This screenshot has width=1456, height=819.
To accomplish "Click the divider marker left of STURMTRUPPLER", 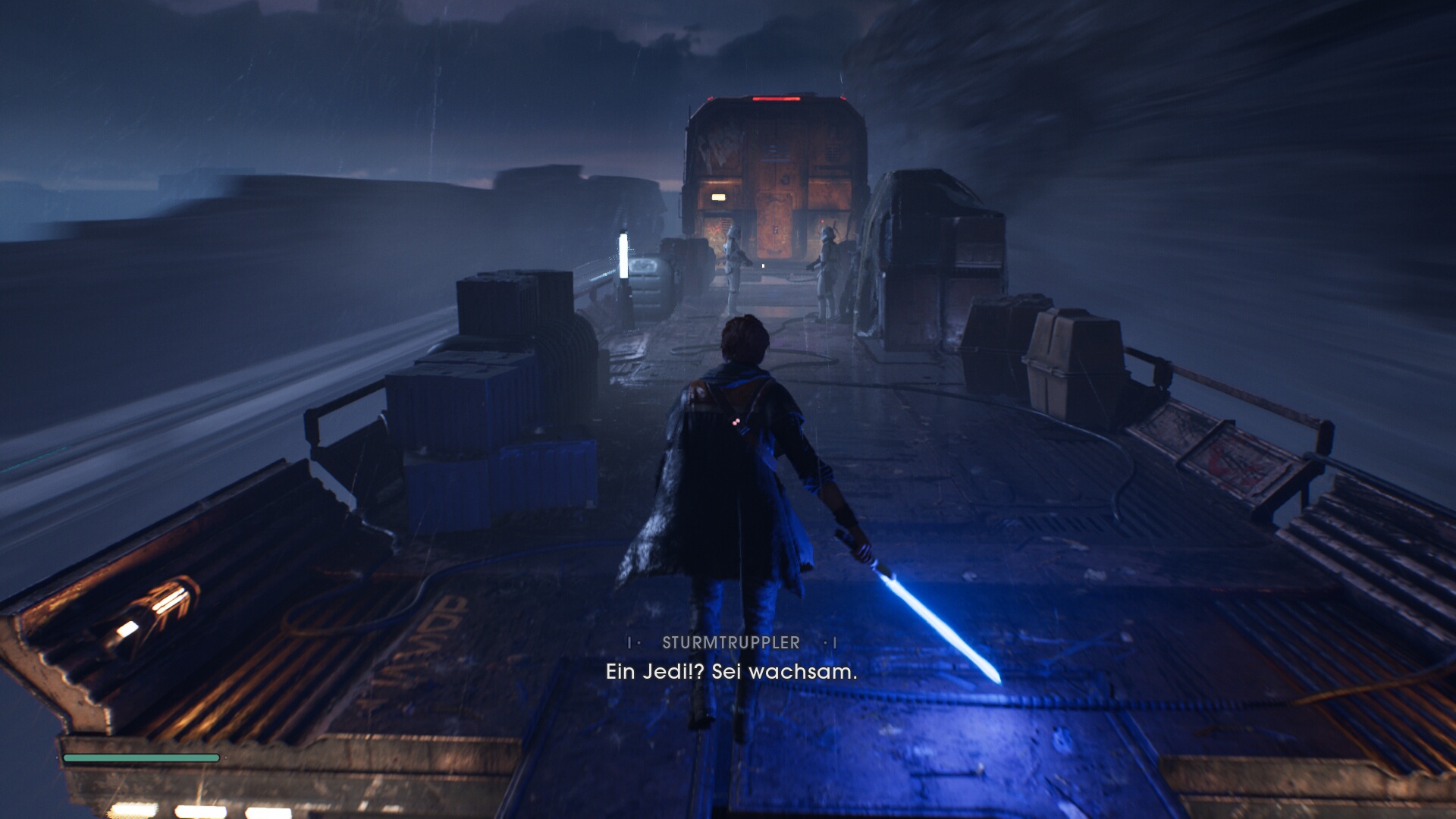I will coord(630,642).
